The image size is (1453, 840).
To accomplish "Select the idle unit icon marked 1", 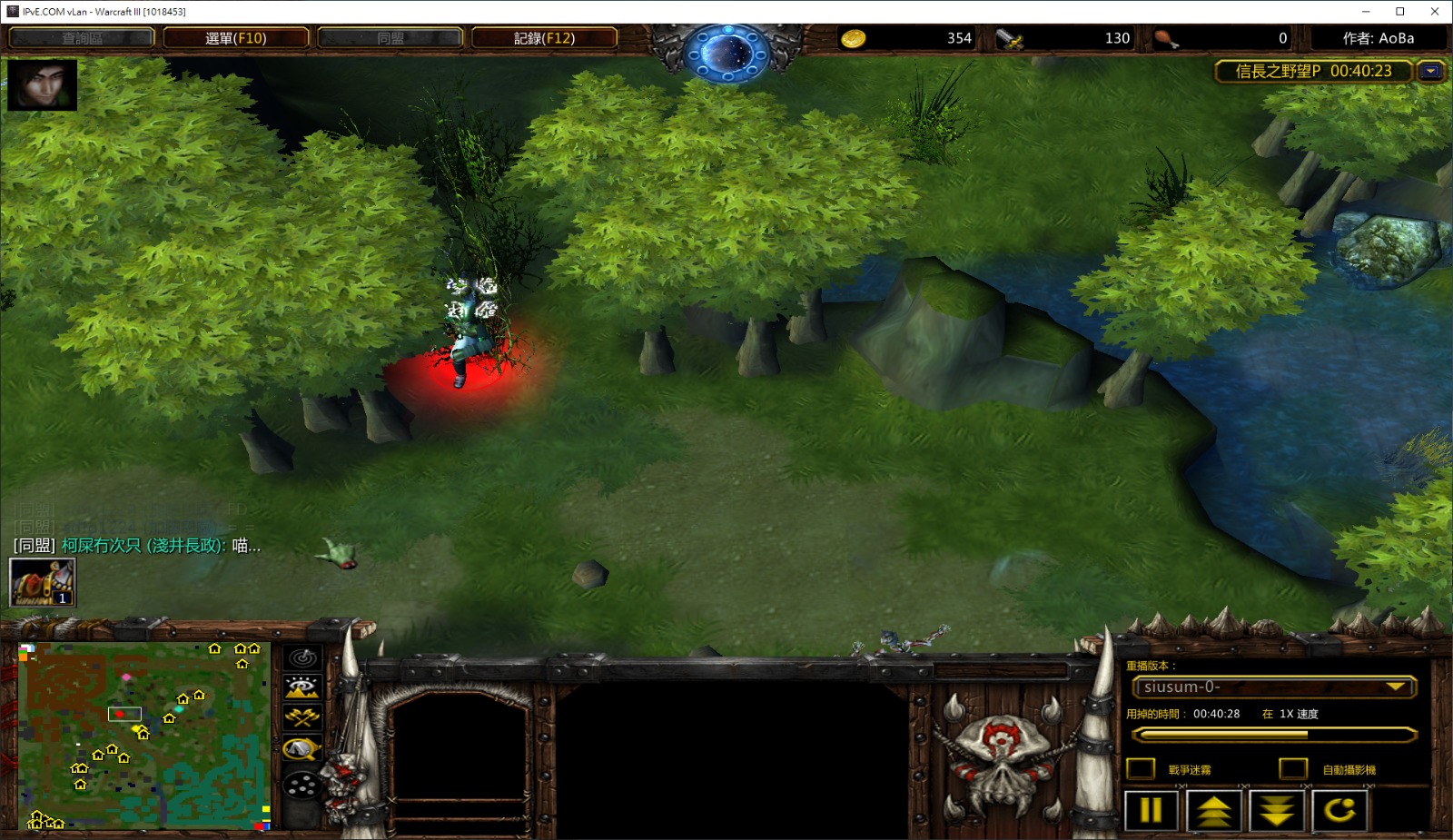I will pos(42,582).
